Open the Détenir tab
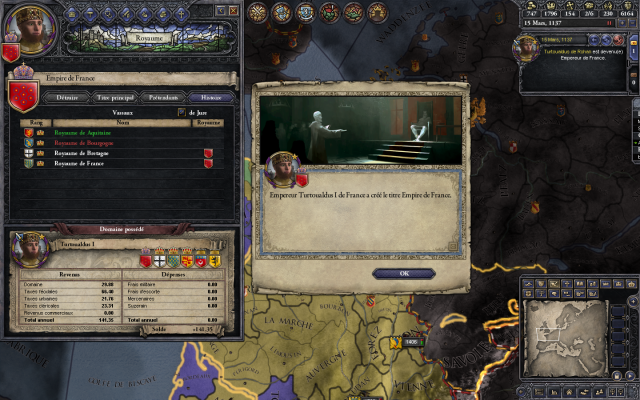 coord(66,97)
